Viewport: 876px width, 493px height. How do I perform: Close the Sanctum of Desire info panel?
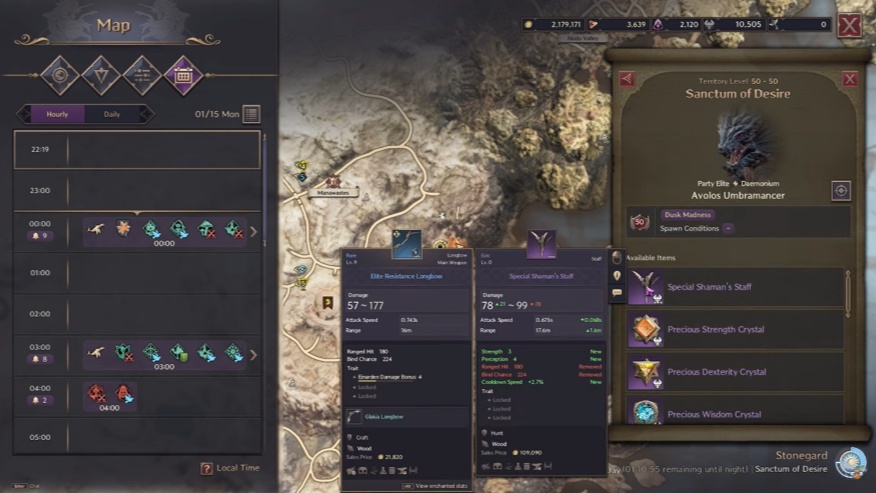[x=849, y=78]
